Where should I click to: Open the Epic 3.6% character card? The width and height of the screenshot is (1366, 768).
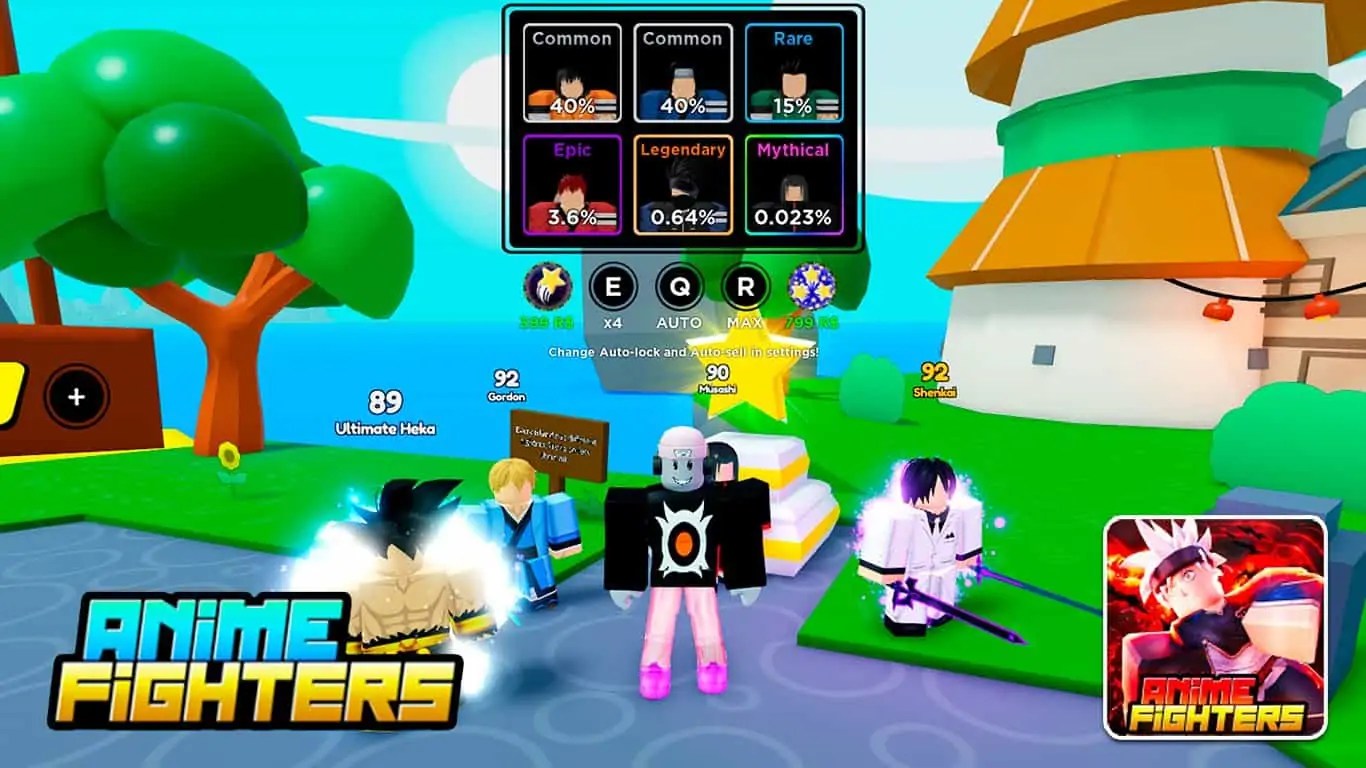point(570,185)
